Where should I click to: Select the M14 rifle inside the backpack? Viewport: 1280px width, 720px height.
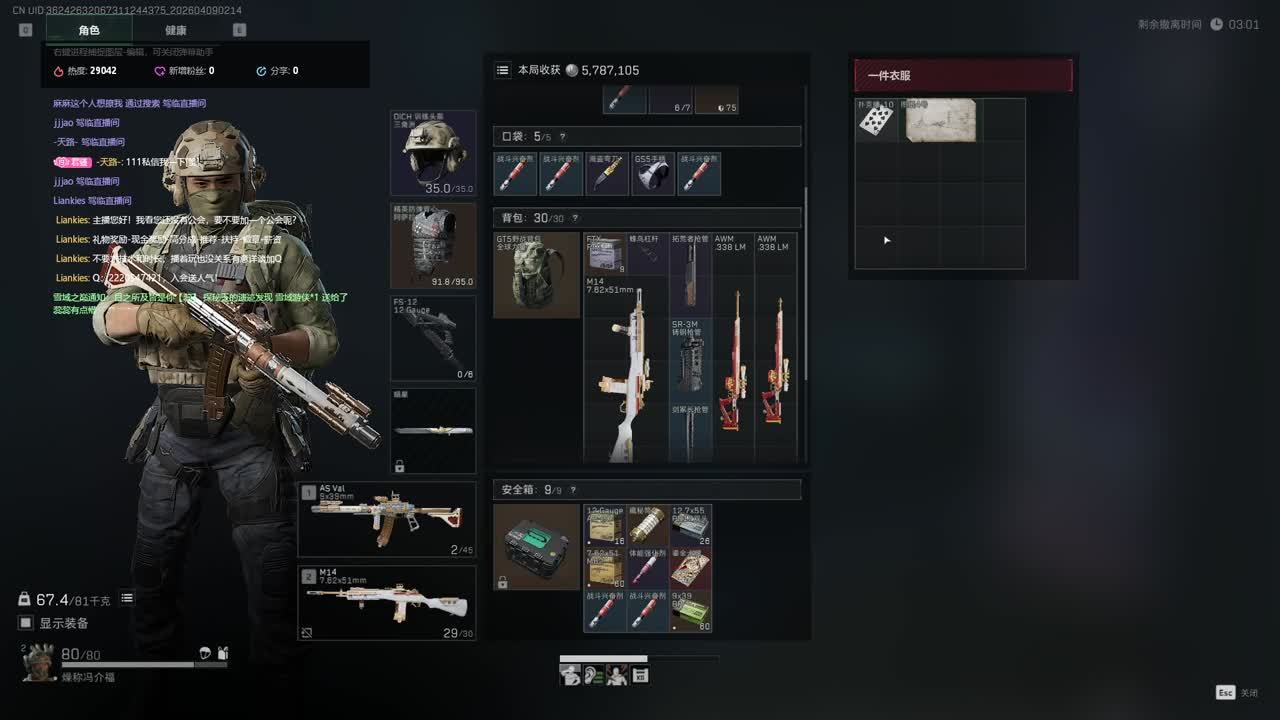pos(626,370)
